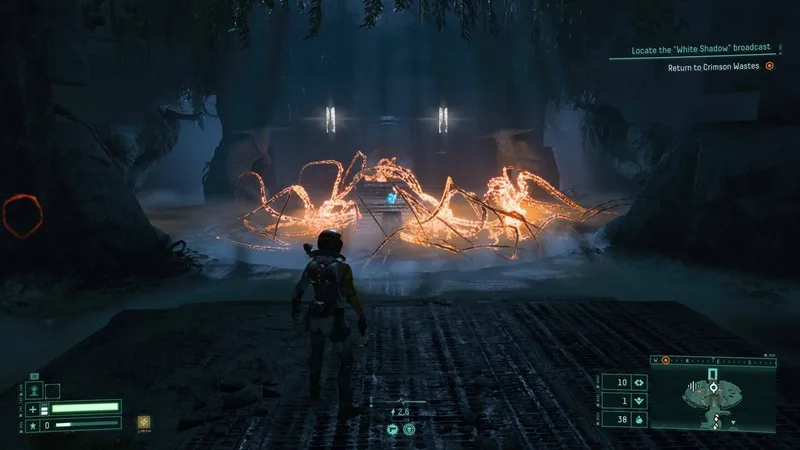
Task: Select the gold artifact icon
Action: (144, 422)
